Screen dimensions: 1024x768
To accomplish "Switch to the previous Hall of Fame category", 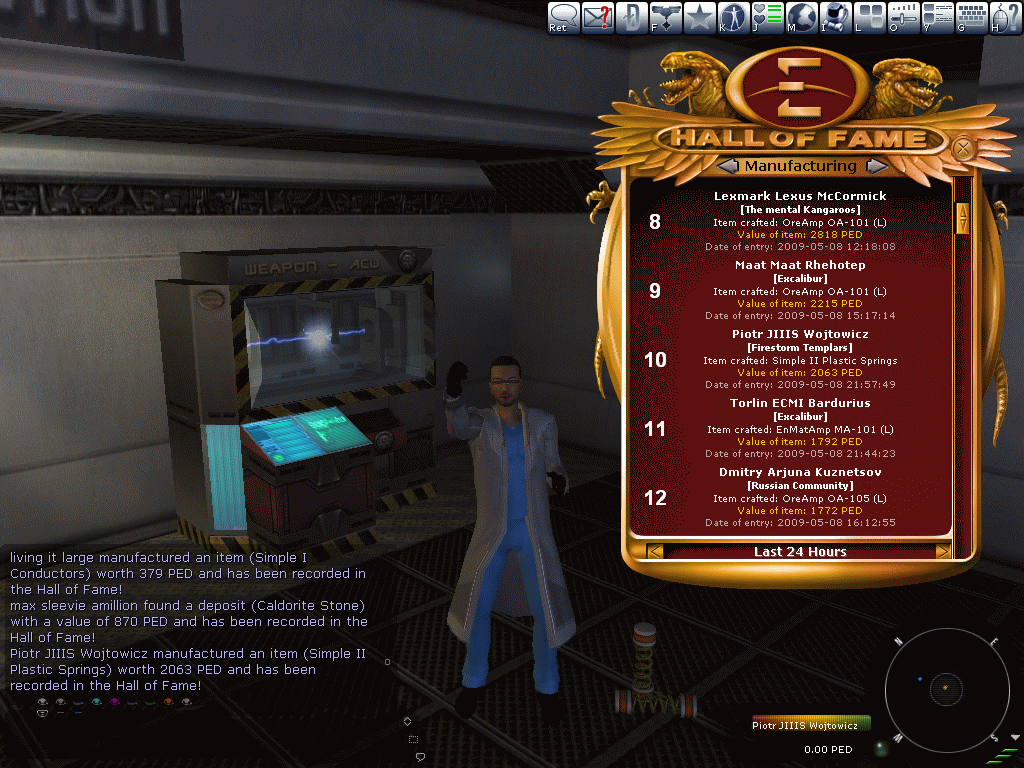I will (x=727, y=166).
